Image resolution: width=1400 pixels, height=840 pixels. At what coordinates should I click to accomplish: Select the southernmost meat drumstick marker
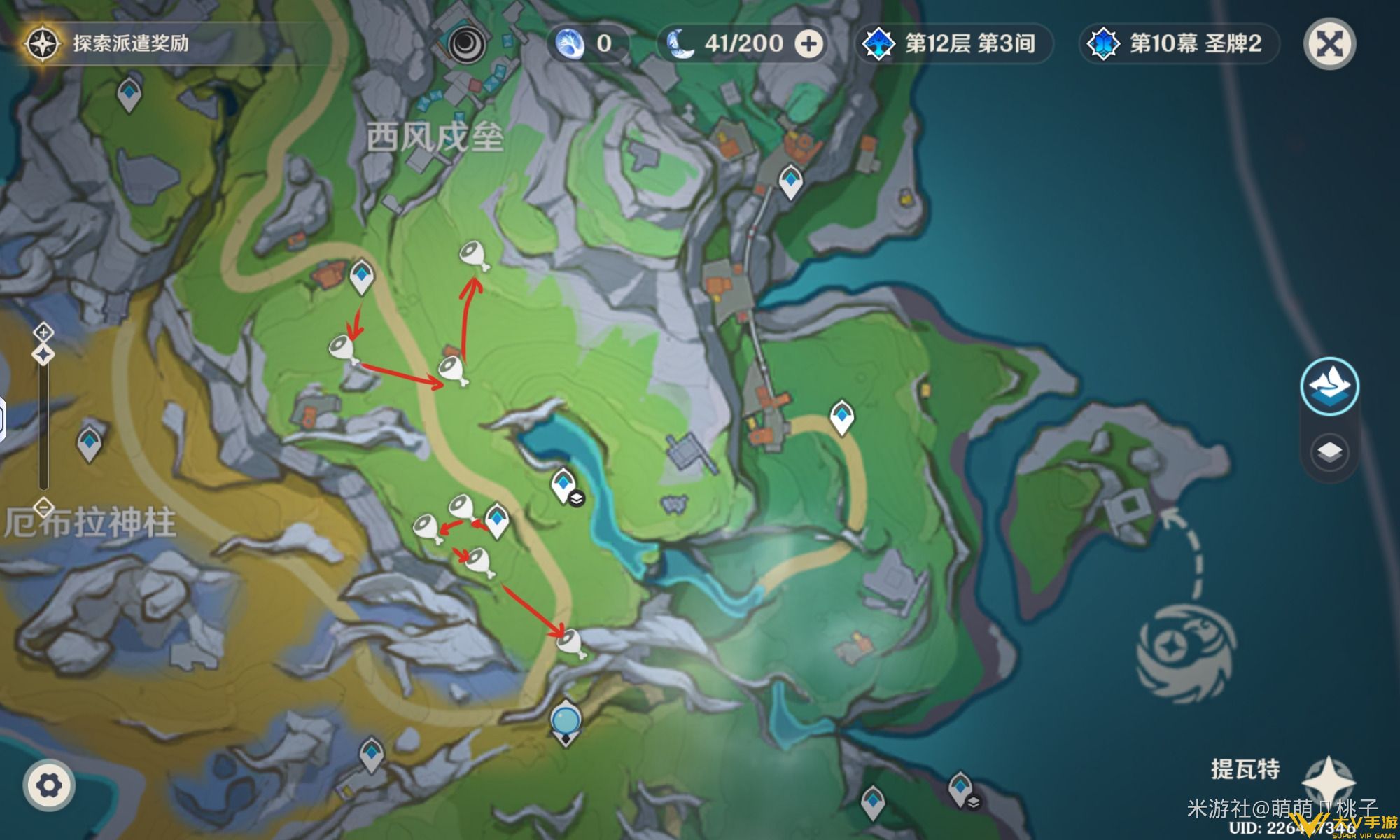coord(570,643)
